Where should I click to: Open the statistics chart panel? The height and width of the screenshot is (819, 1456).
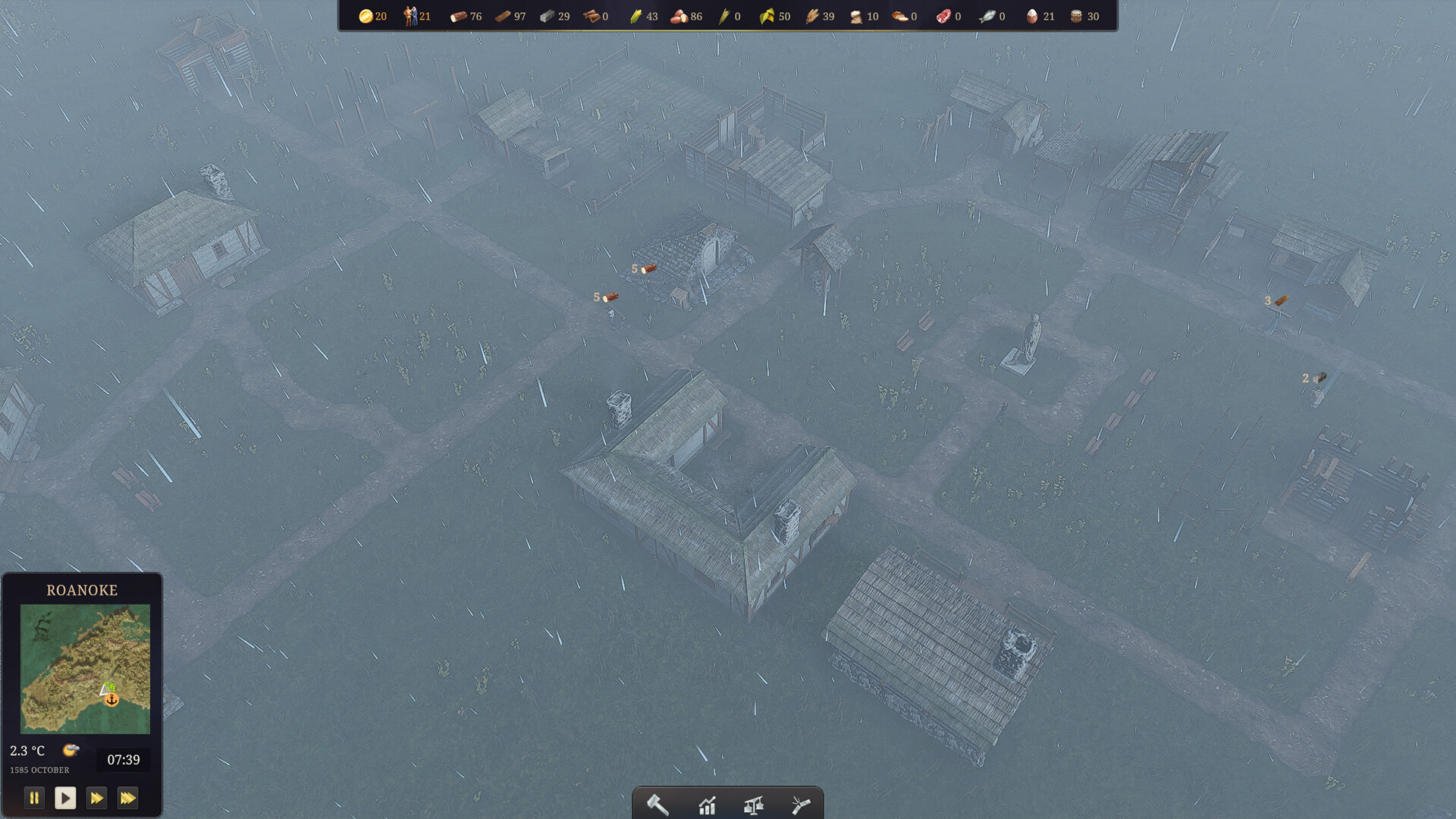(x=707, y=805)
